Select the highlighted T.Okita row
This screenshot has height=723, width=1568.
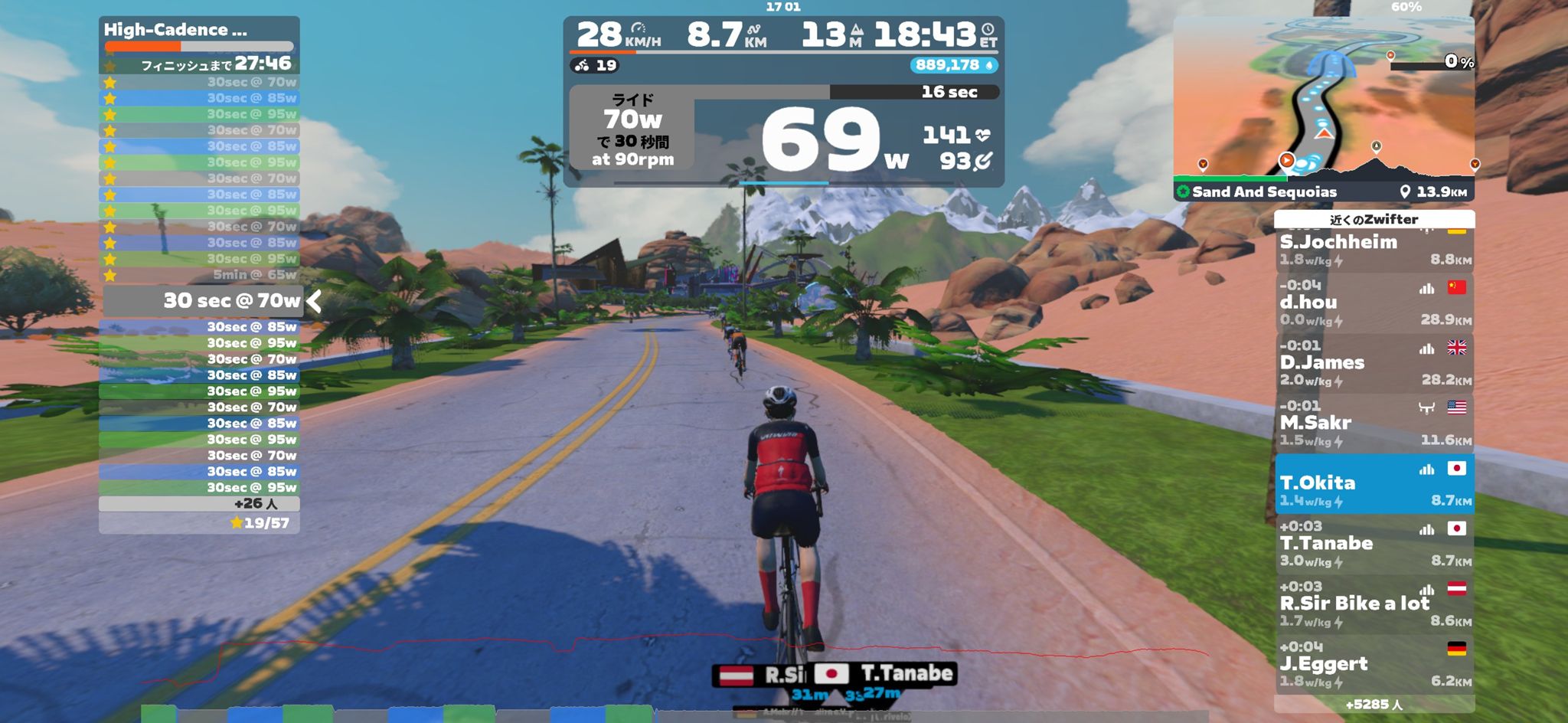click(1374, 483)
